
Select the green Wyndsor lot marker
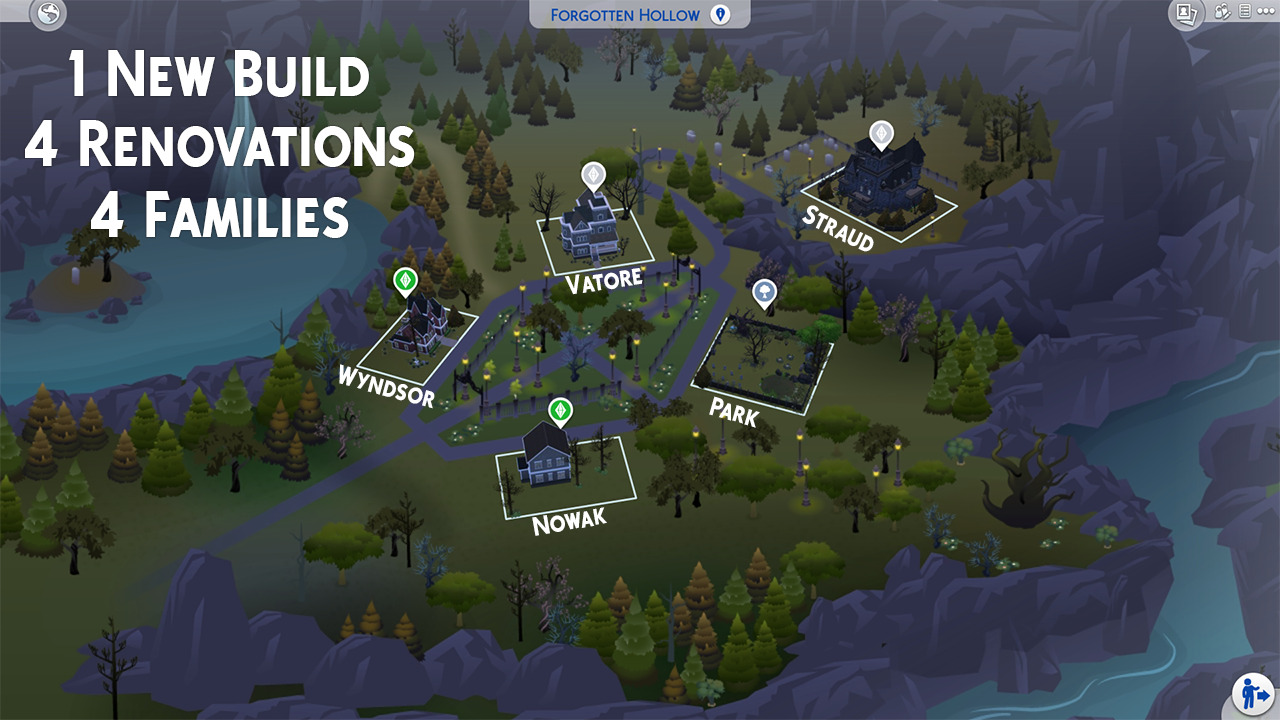(x=405, y=281)
